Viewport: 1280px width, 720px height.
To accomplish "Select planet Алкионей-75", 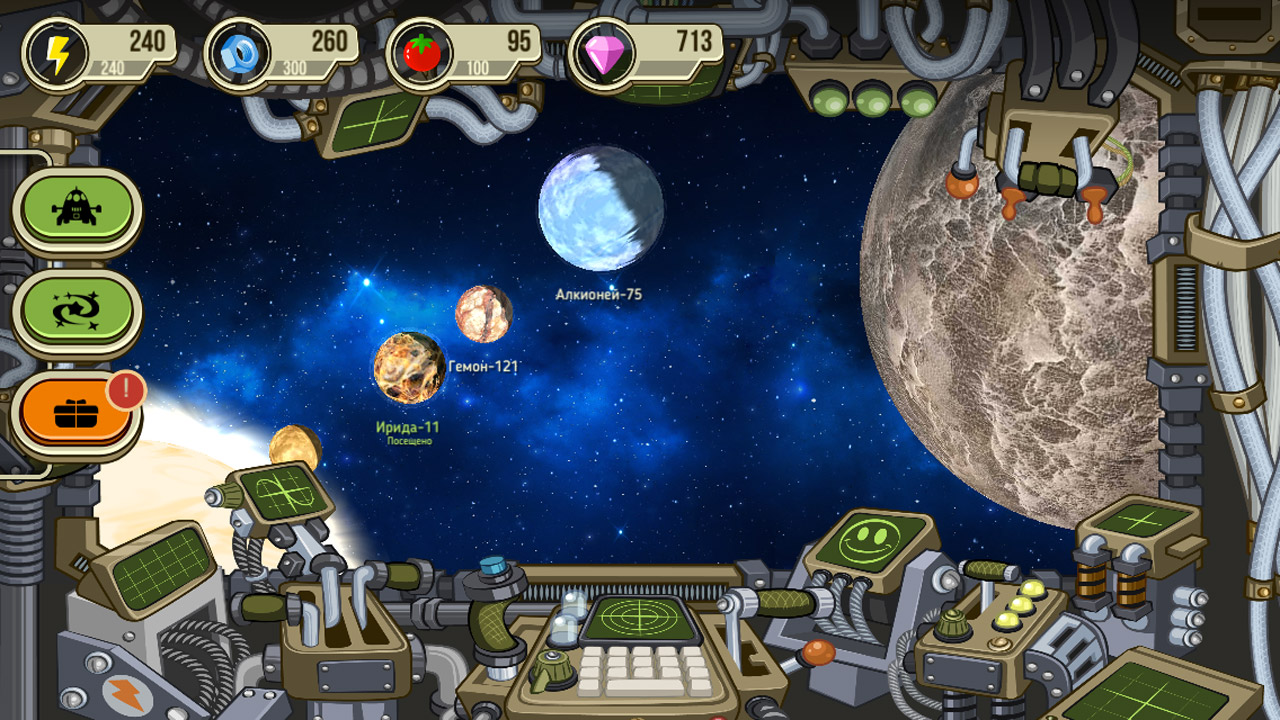I will 600,208.
